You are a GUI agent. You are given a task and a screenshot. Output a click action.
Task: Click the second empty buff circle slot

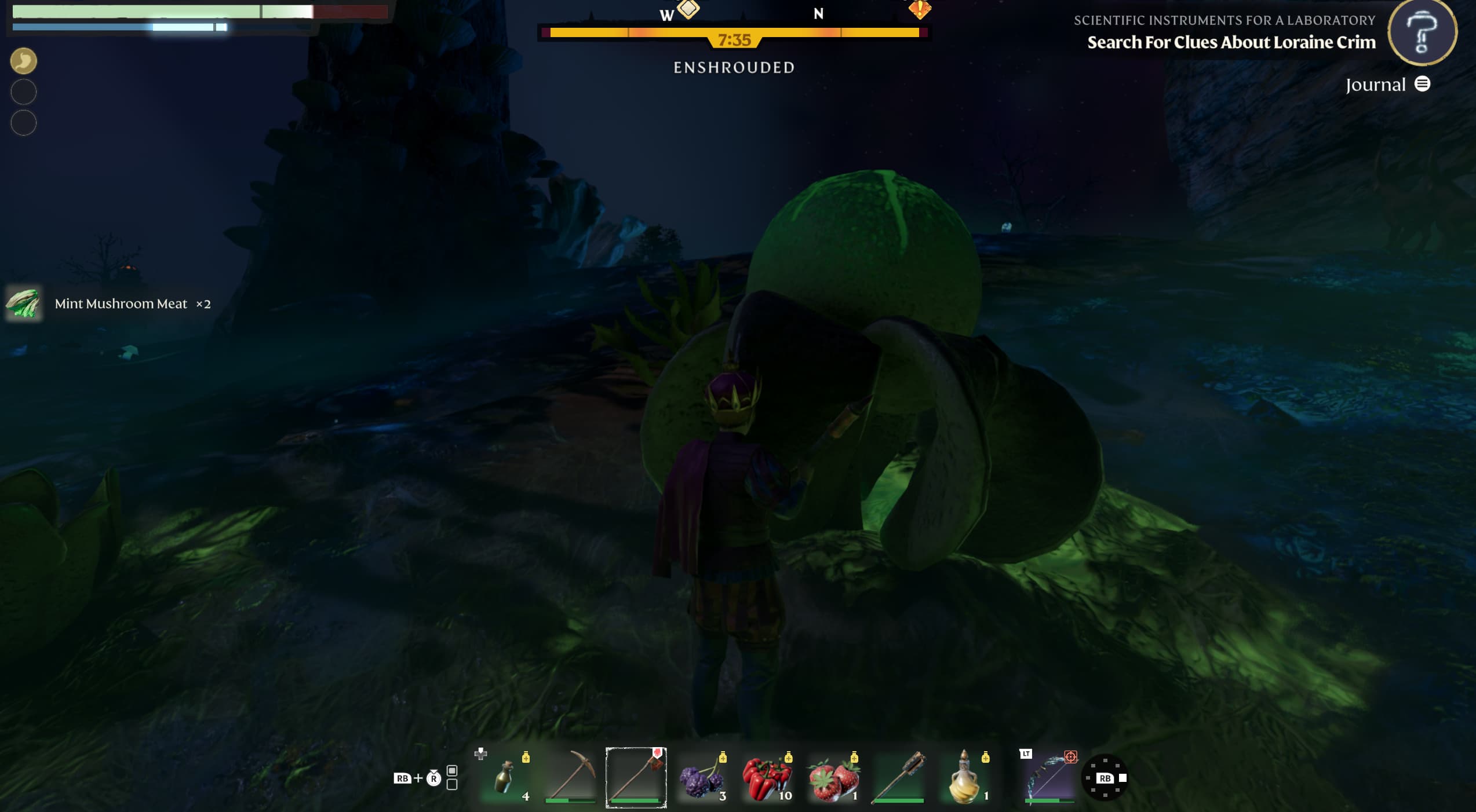click(23, 123)
